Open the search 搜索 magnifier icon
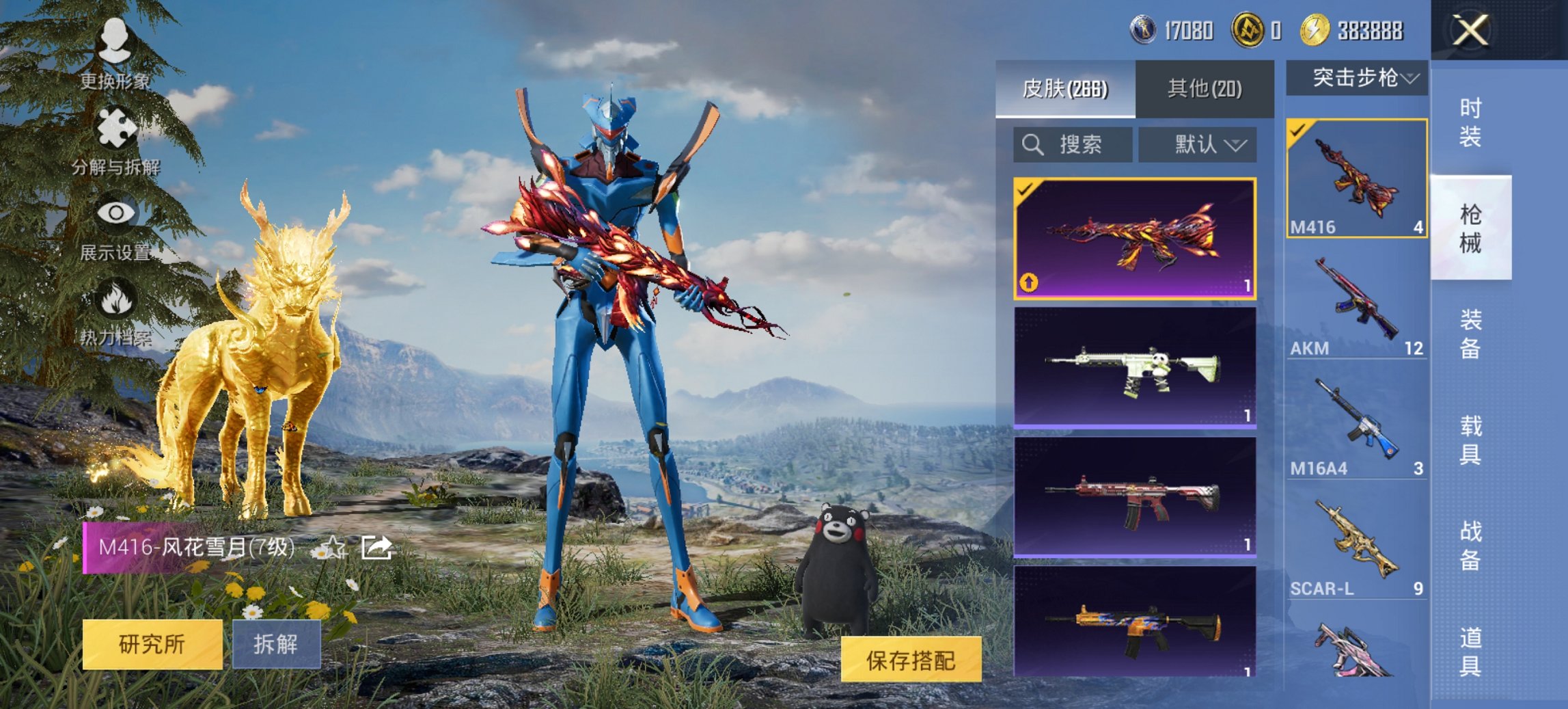 point(1032,145)
